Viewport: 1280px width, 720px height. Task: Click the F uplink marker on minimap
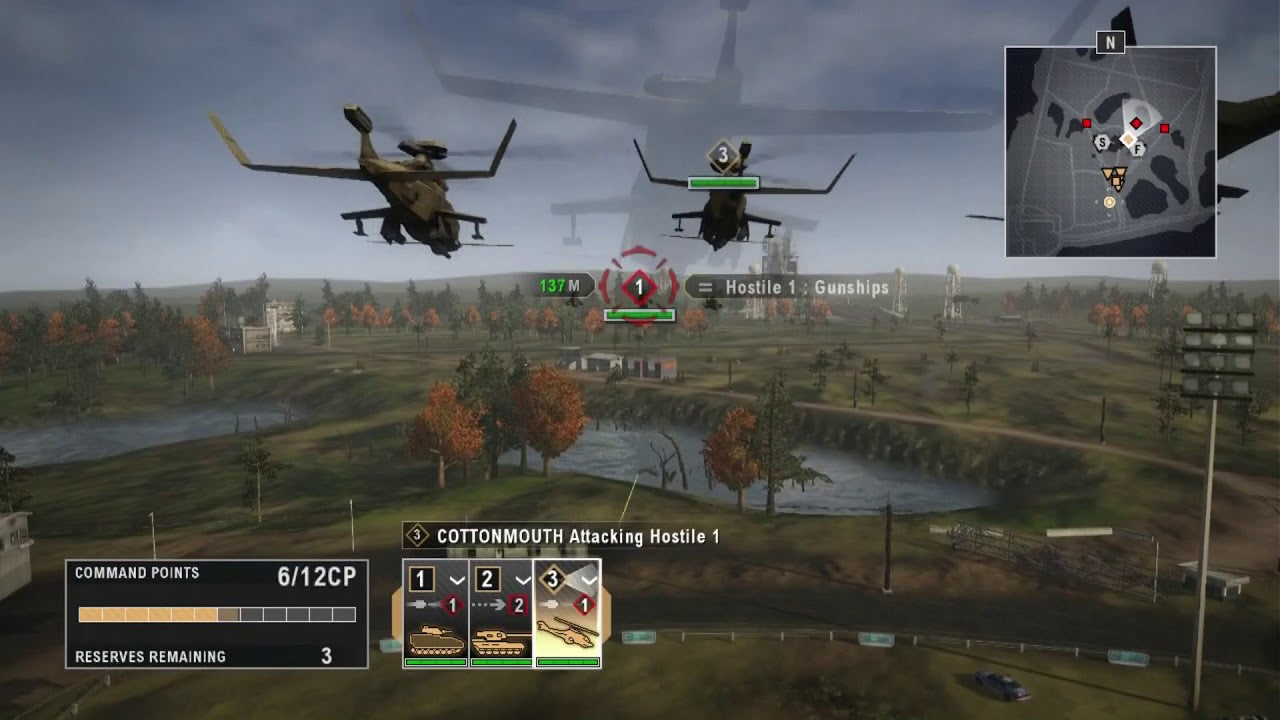click(x=1138, y=149)
